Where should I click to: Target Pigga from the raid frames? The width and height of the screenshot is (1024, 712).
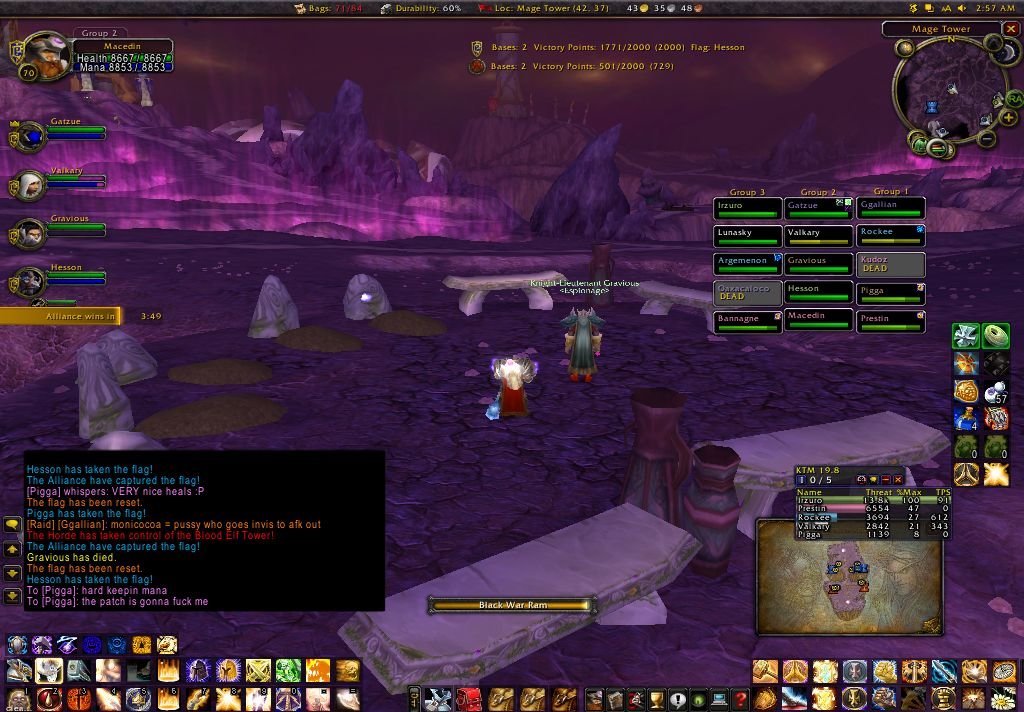click(891, 293)
